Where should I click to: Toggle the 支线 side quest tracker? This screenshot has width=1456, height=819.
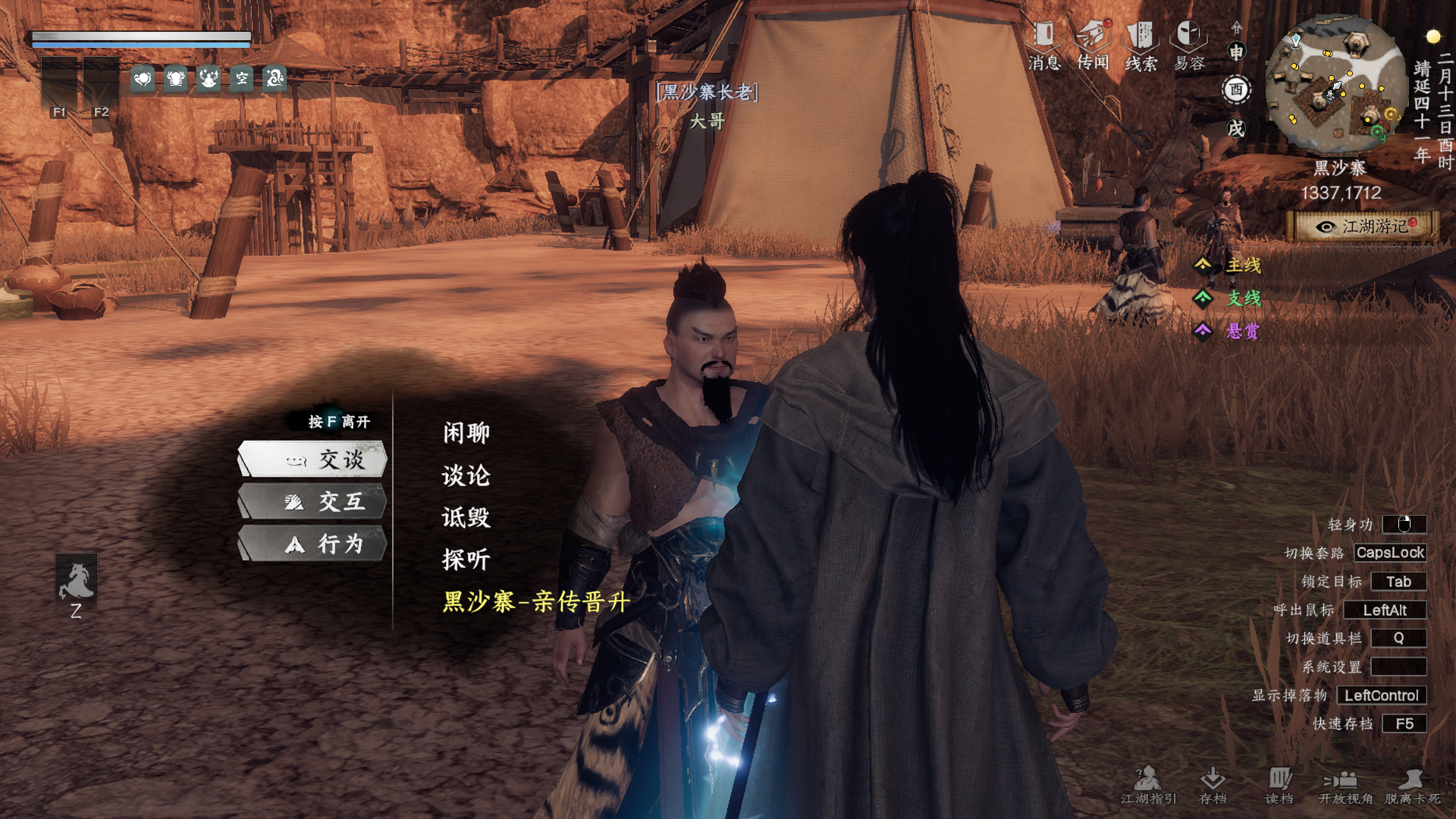coord(1228,298)
